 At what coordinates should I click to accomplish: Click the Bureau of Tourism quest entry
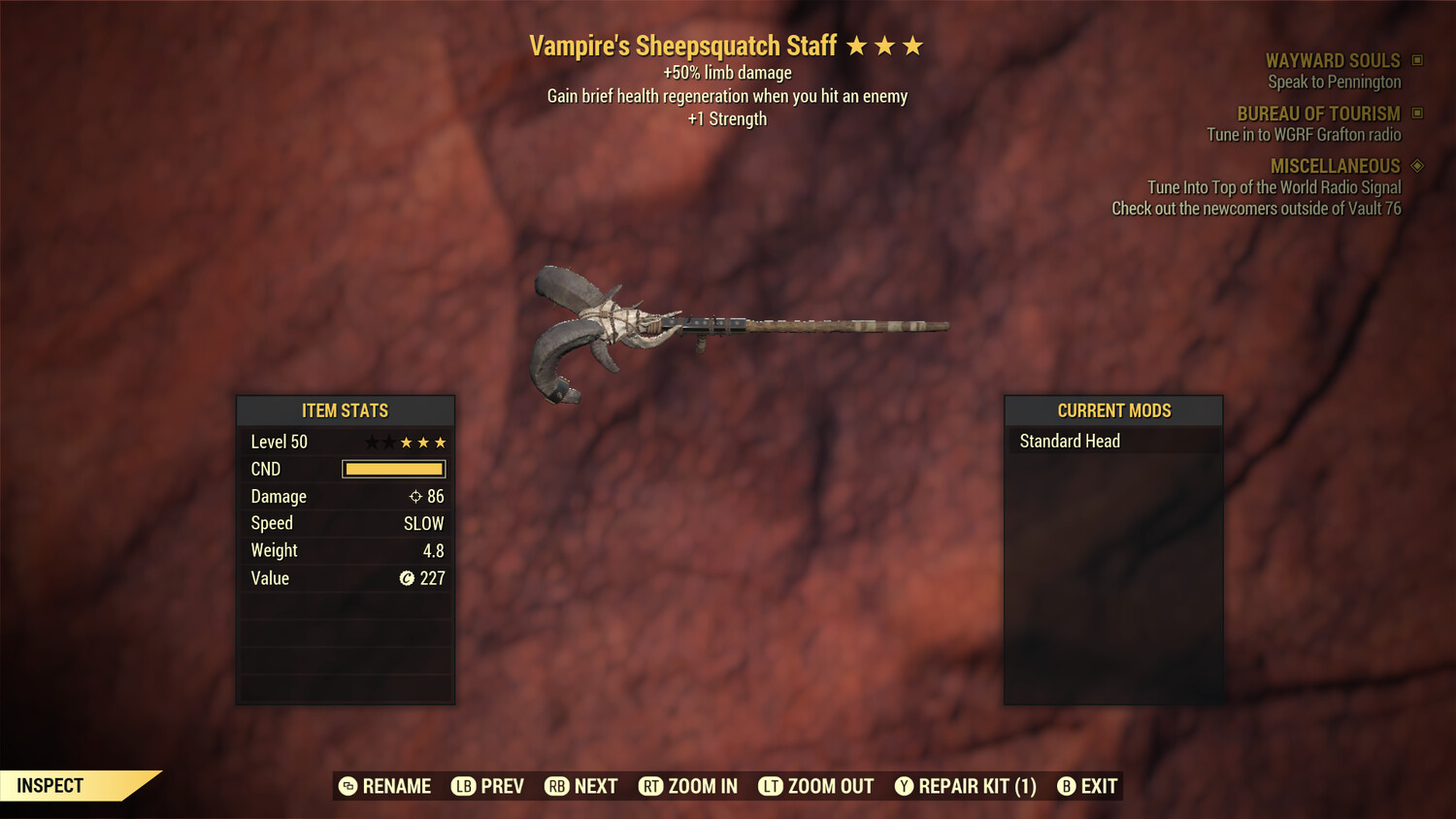click(1317, 114)
